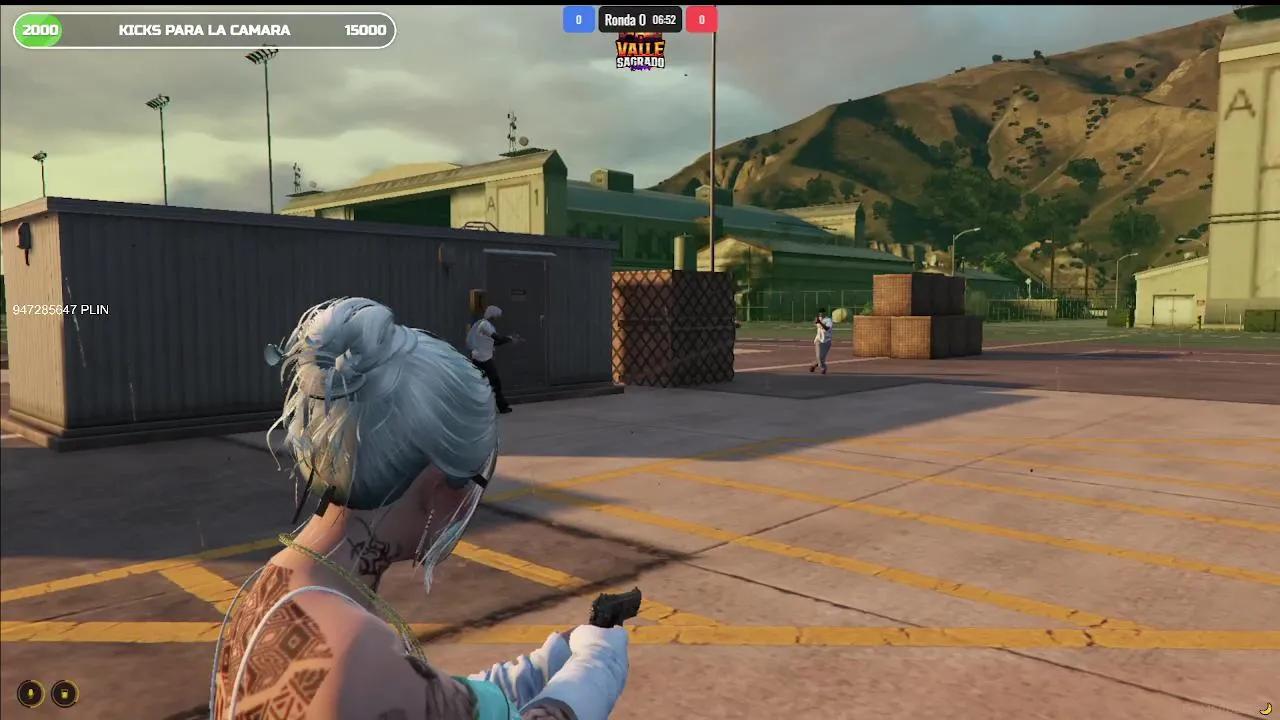Open the KICKS PARA LA CAMARA panel

(204, 29)
